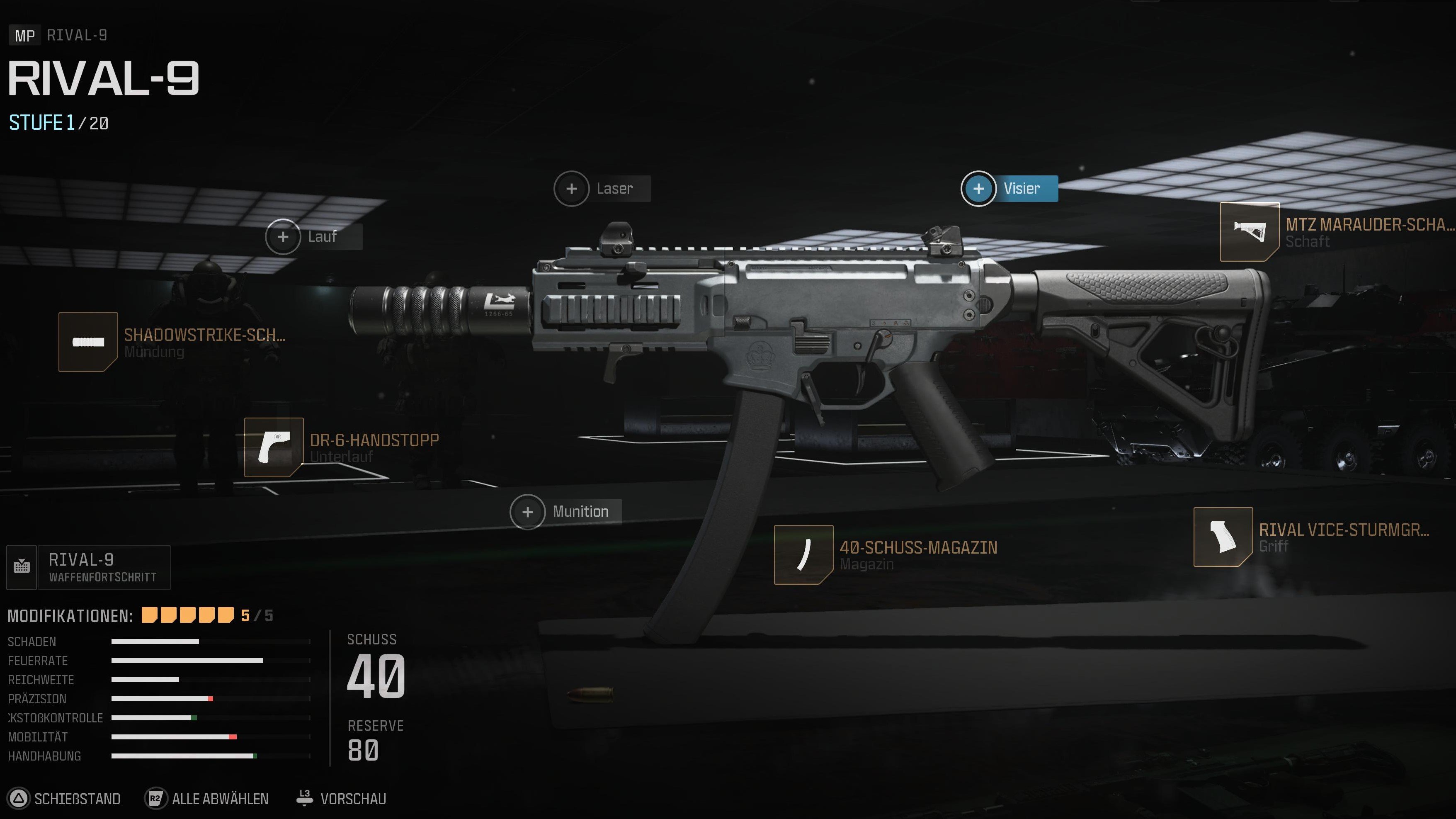Expand the Lauf barrel slot

point(284,237)
